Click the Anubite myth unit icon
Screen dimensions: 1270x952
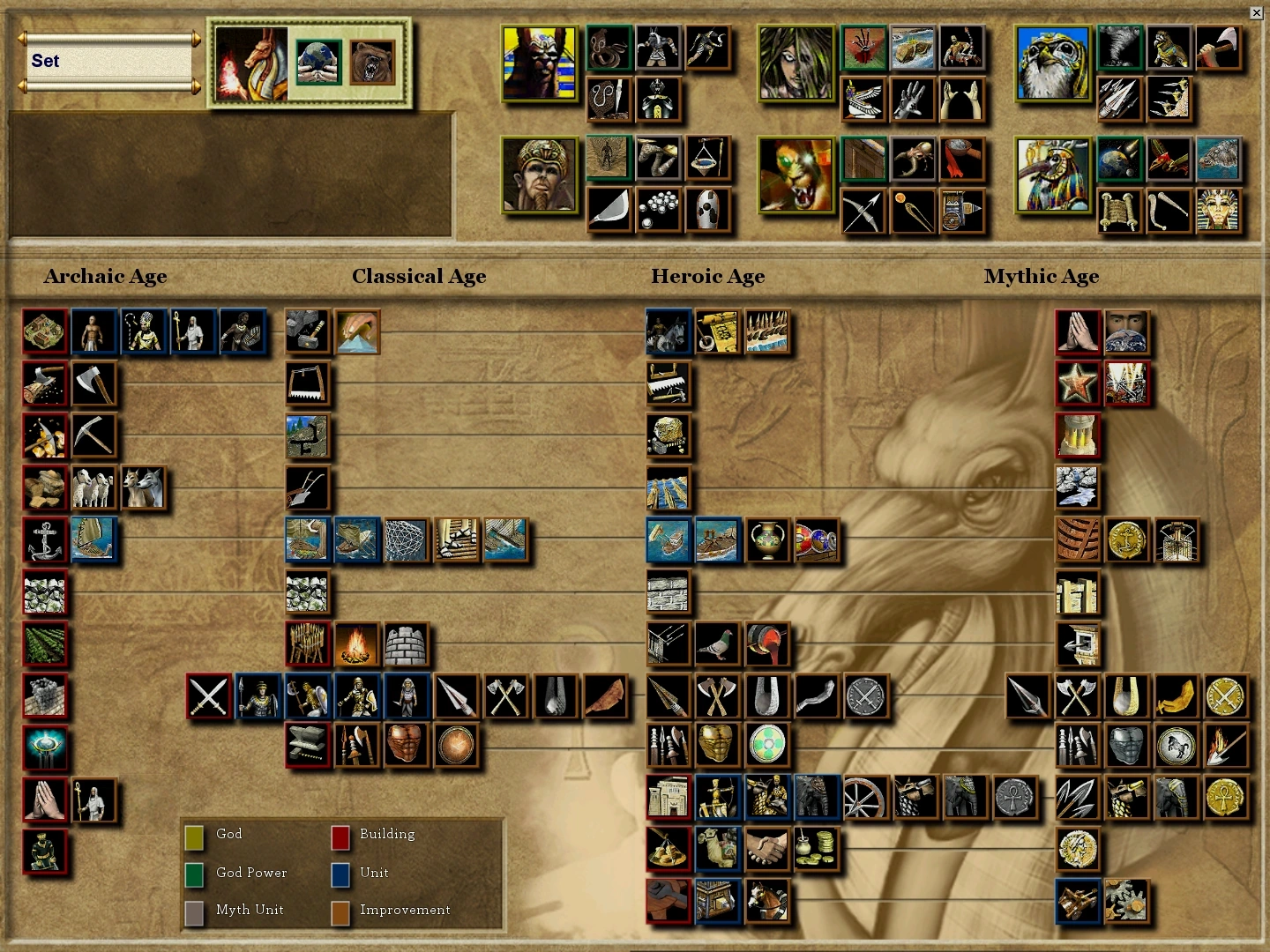click(x=660, y=48)
